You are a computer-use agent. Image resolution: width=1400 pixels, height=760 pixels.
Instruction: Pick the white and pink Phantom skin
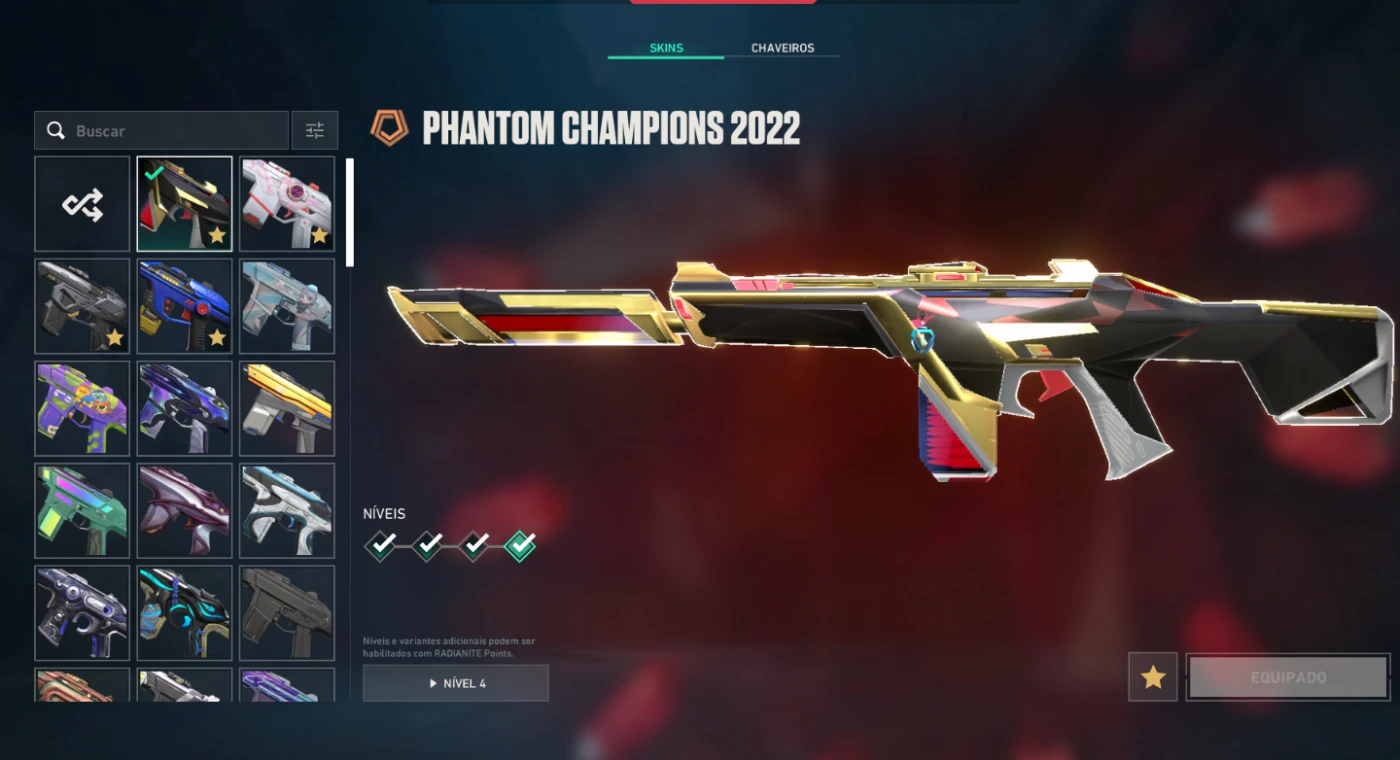pos(287,204)
